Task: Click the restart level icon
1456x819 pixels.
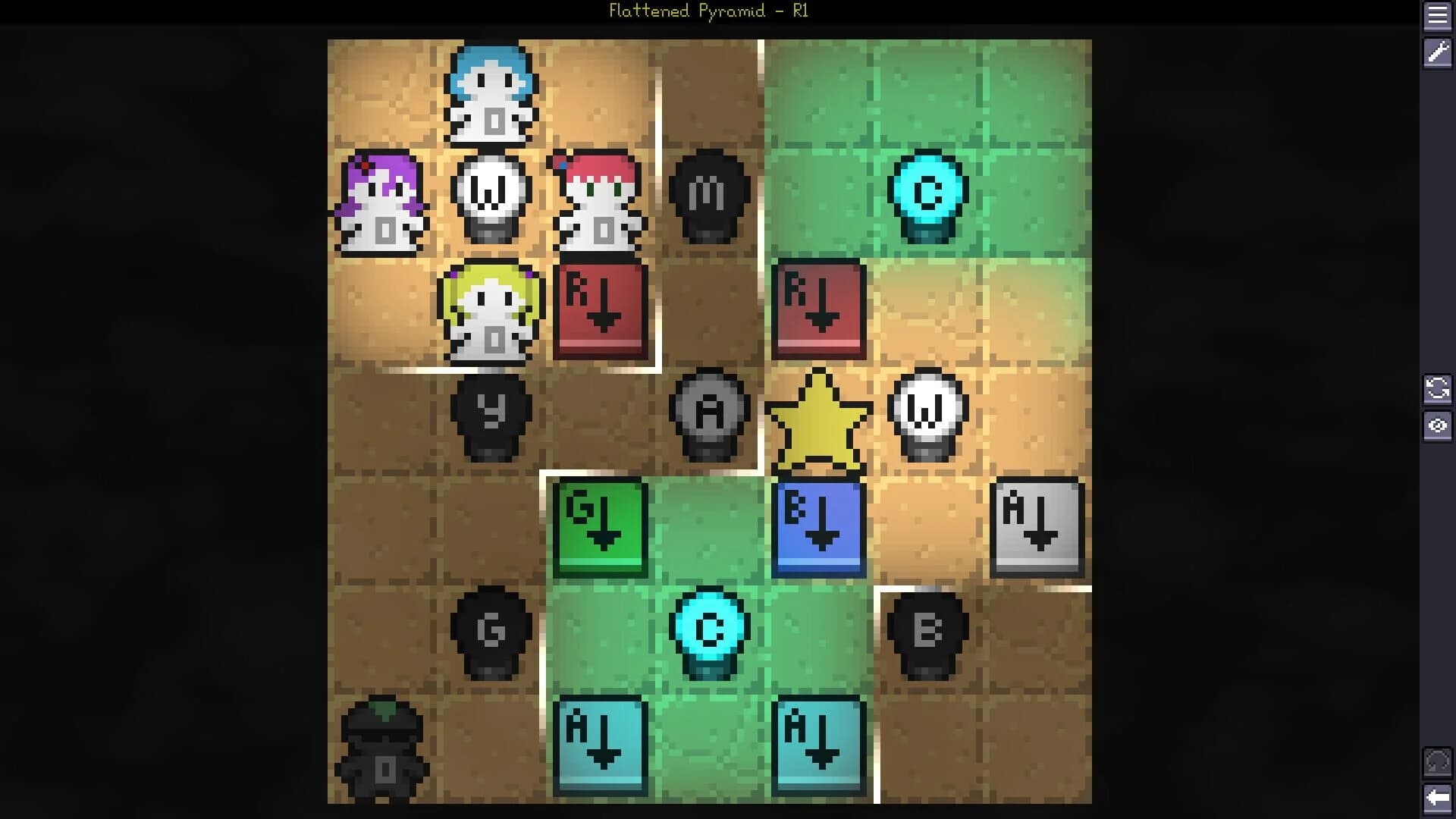Action: pyautogui.click(x=1439, y=389)
